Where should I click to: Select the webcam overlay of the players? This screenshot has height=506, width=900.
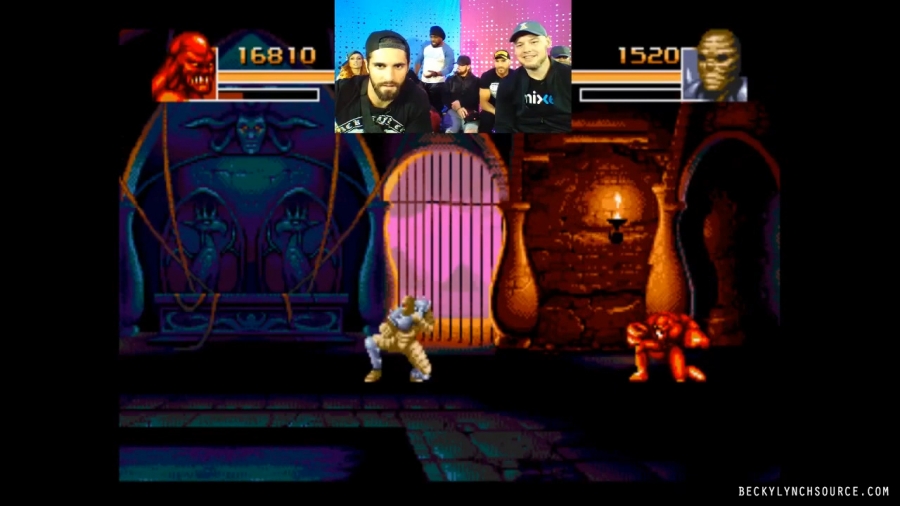(x=452, y=66)
